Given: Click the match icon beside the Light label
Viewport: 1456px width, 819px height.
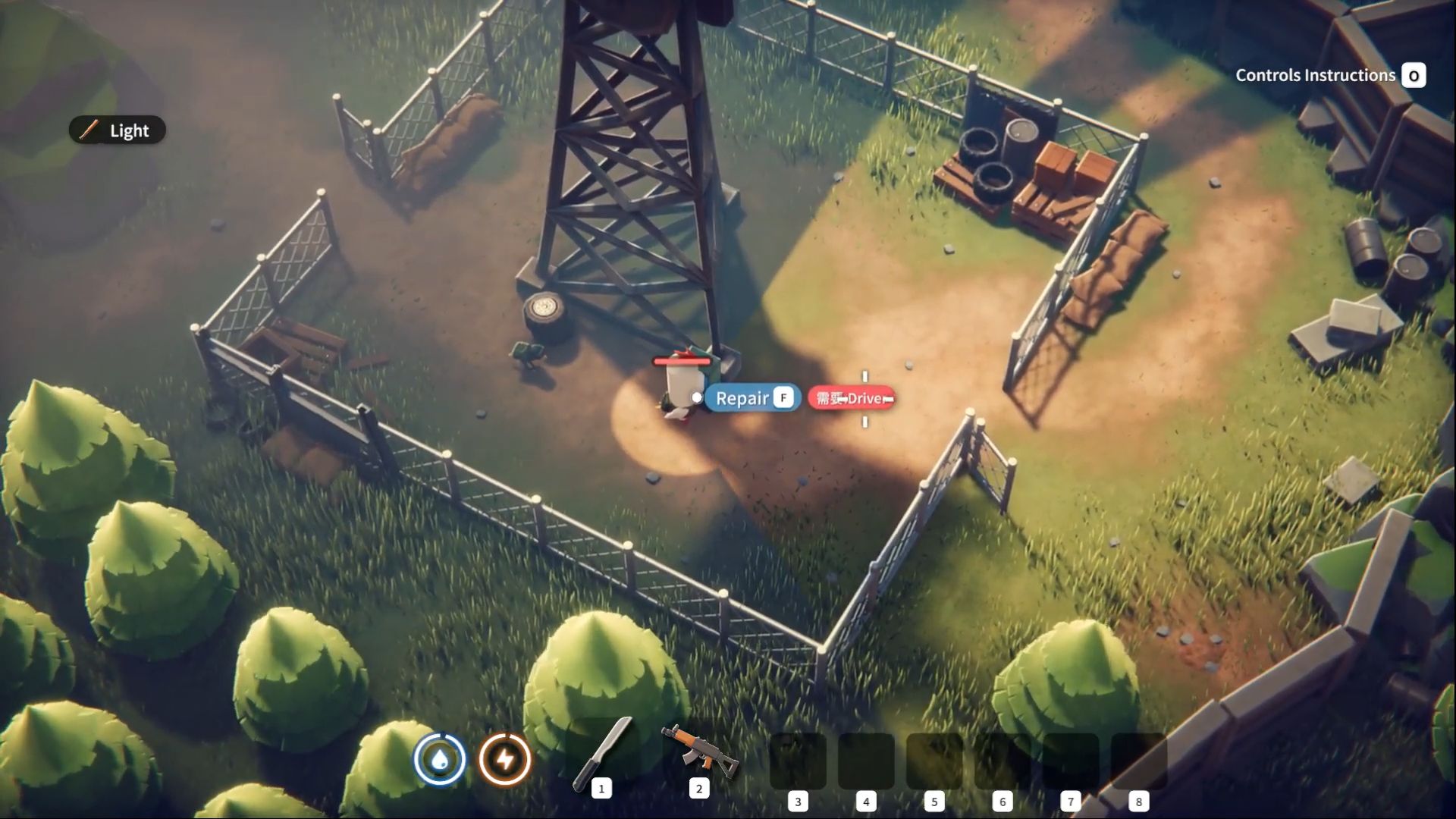Looking at the screenshot, I should tap(90, 130).
